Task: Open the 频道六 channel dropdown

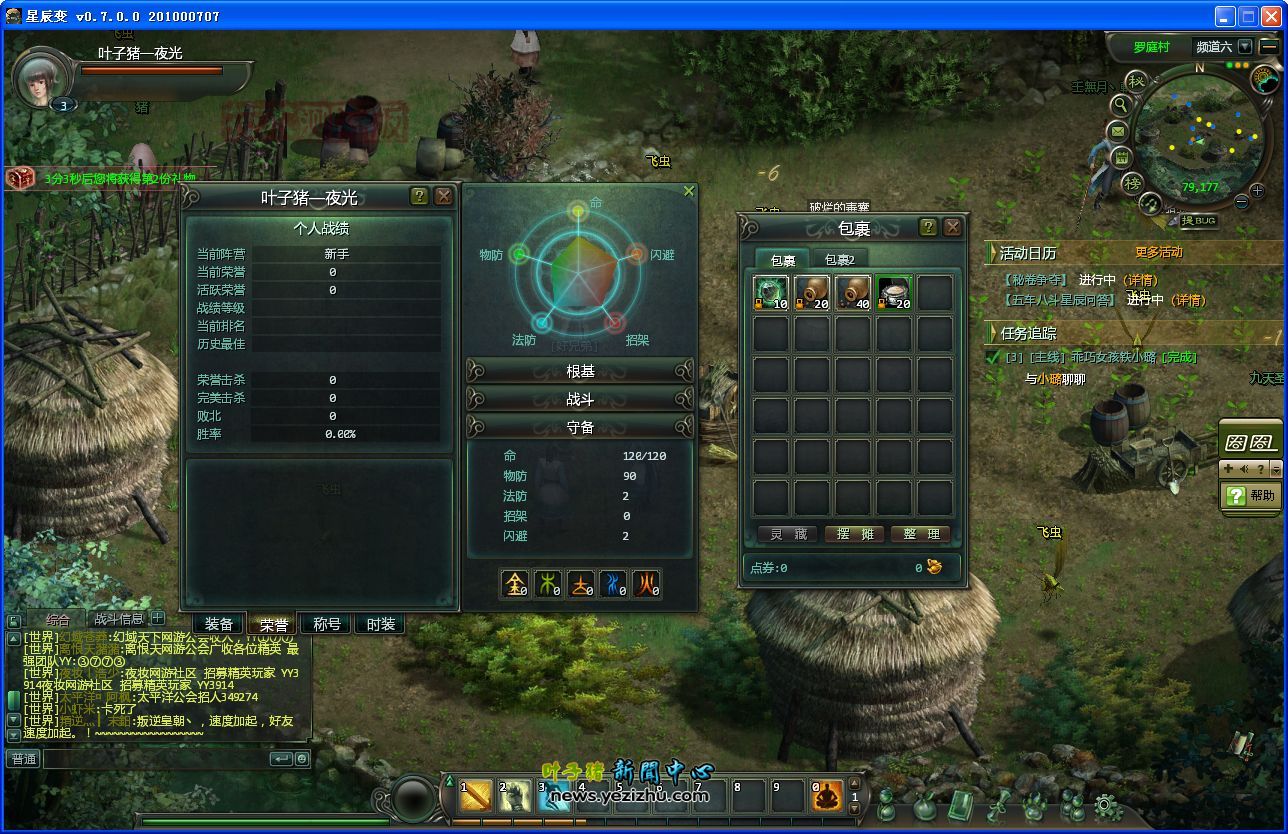Action: (1244, 46)
